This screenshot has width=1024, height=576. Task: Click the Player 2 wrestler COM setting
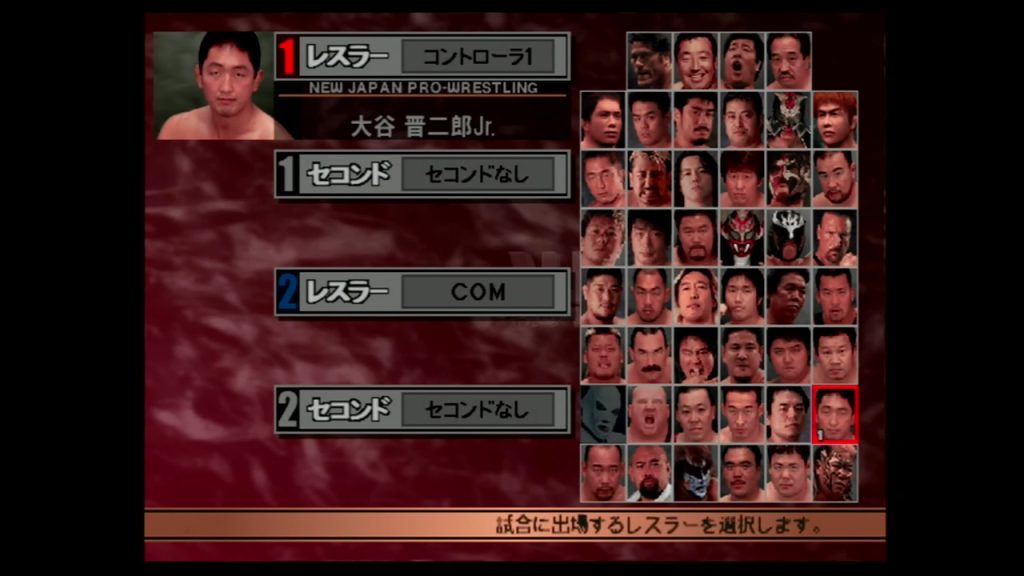click(x=477, y=292)
